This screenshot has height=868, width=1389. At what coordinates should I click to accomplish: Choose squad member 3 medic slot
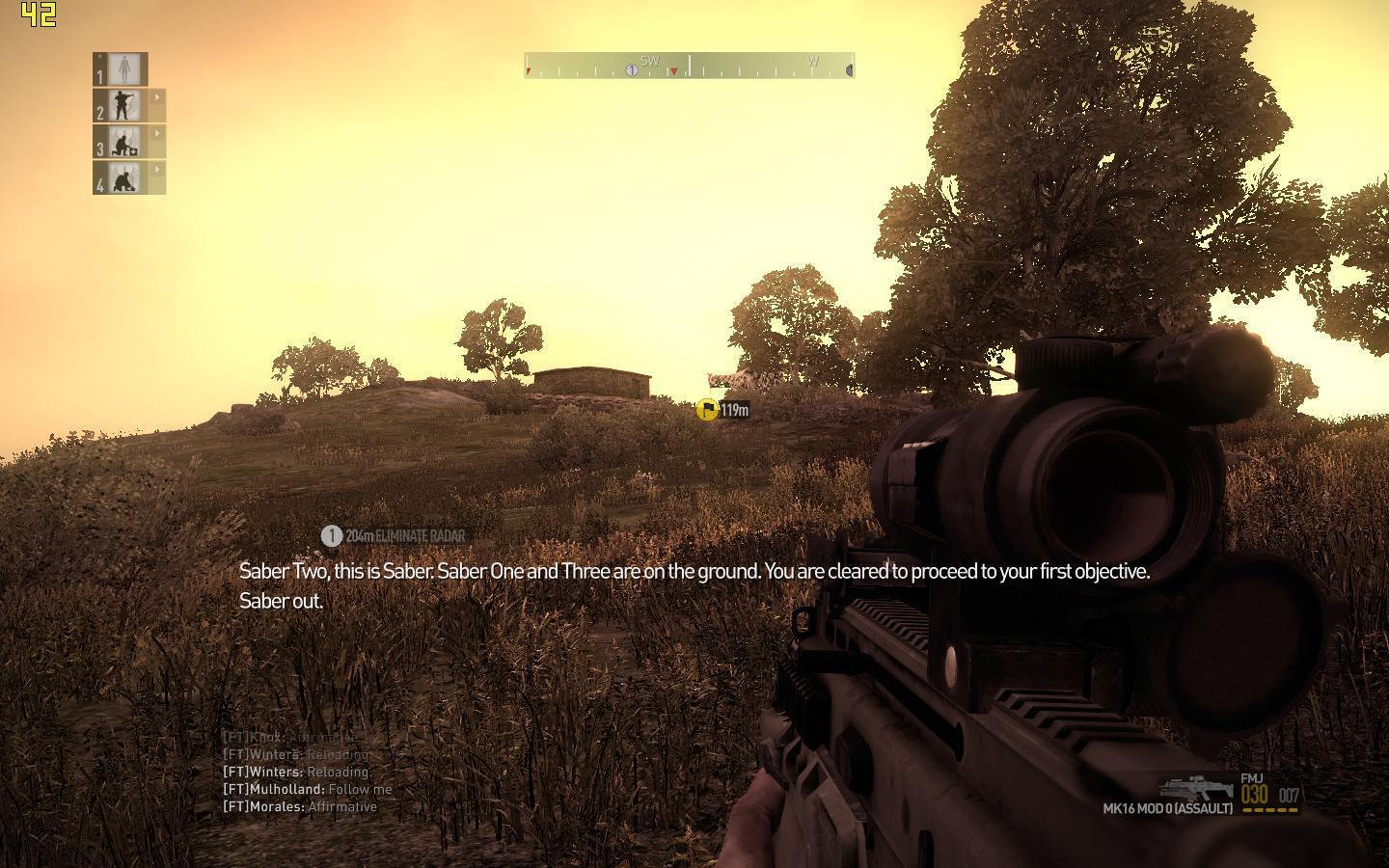(x=124, y=142)
